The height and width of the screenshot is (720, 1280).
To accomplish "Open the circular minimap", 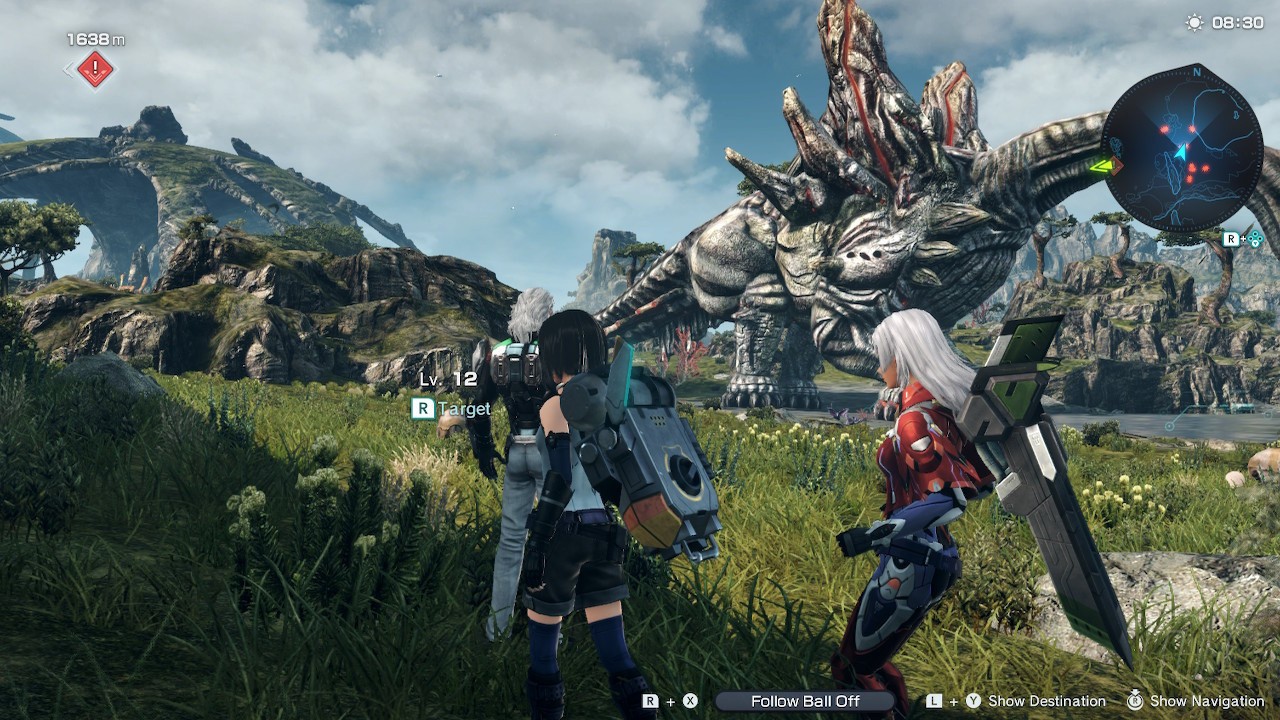I will [x=1182, y=148].
